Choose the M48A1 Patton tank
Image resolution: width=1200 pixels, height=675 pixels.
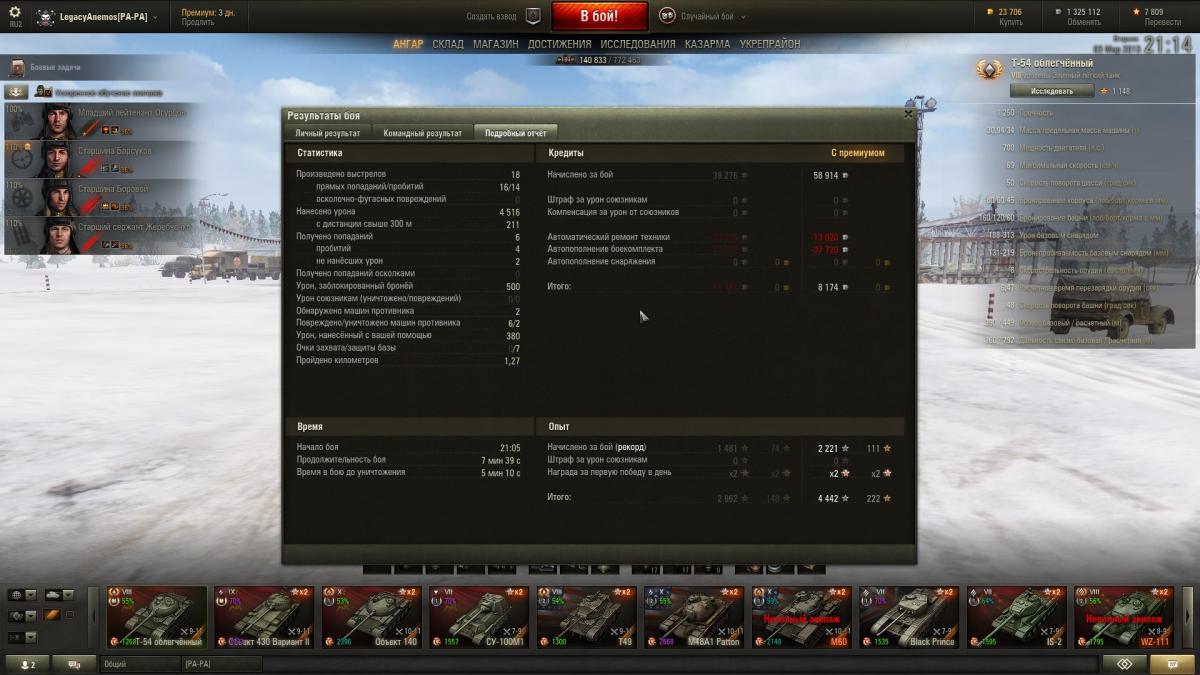(693, 617)
